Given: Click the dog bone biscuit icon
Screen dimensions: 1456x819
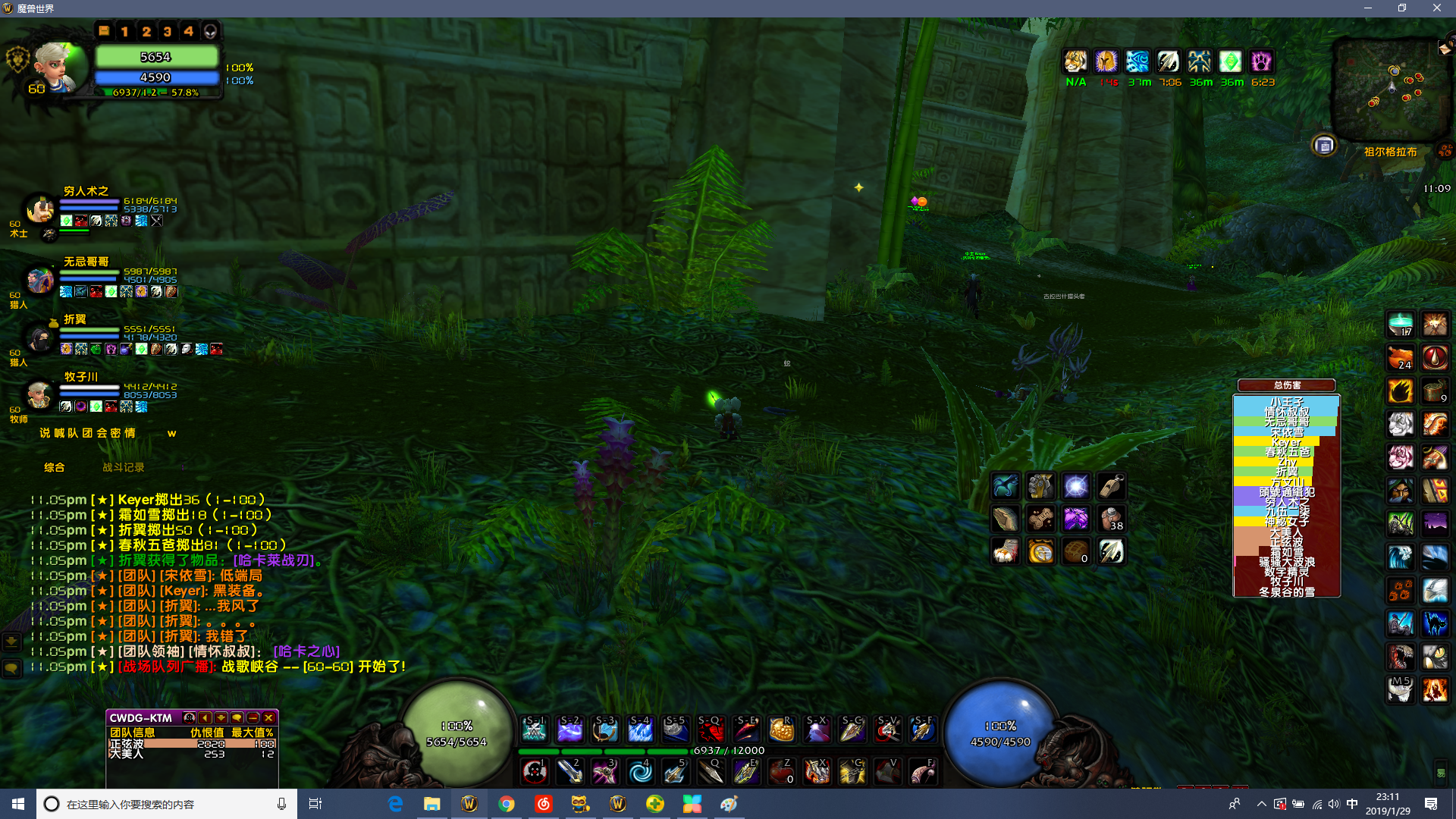Looking at the screenshot, I should click(1040, 519).
